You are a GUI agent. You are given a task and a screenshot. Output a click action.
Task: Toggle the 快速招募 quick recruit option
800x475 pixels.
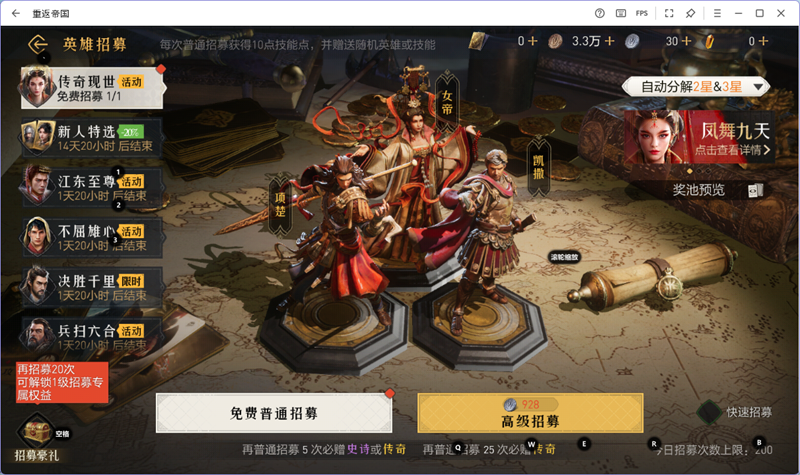[710, 412]
